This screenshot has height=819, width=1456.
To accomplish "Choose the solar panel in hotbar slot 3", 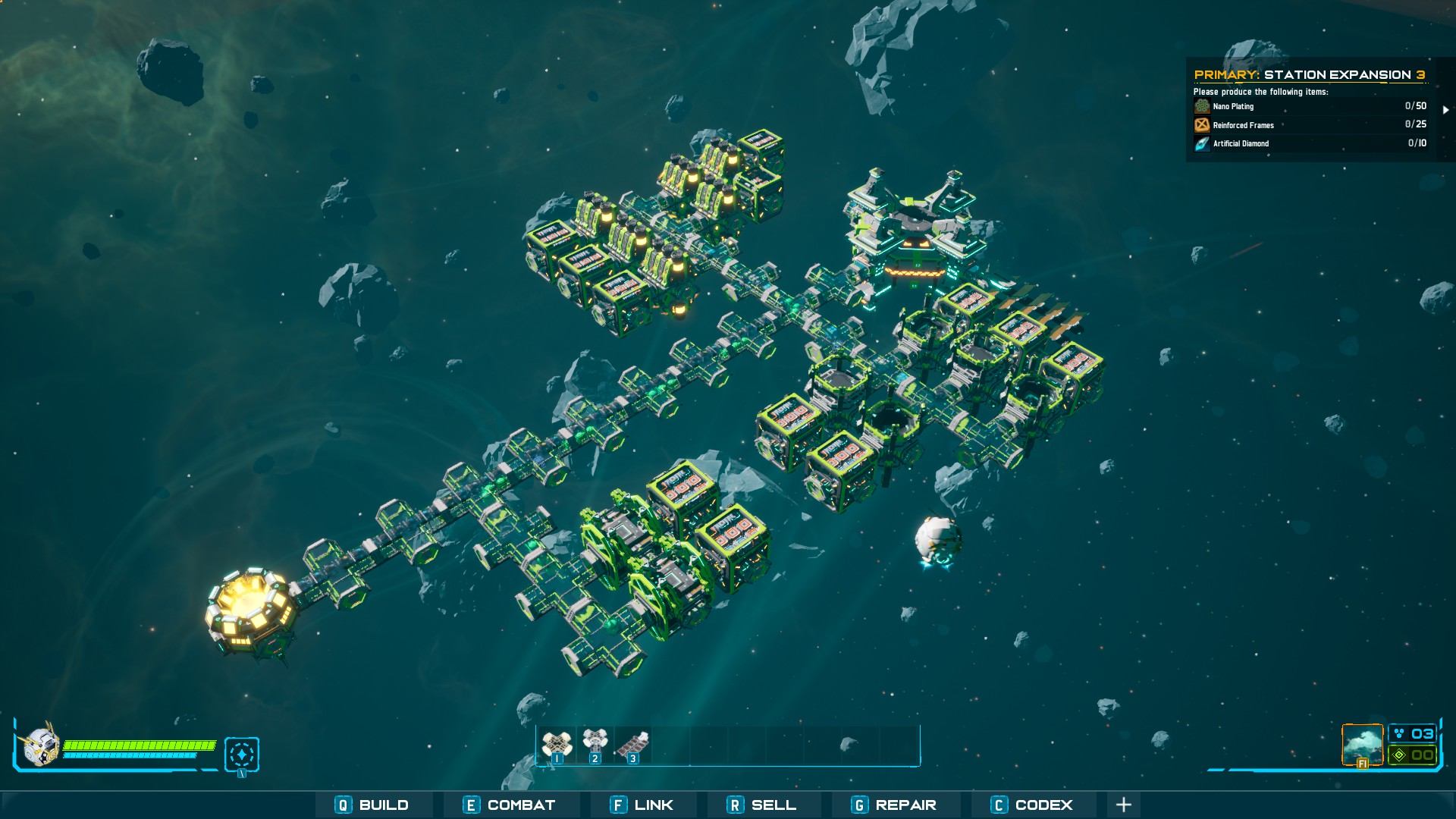I will point(632,745).
